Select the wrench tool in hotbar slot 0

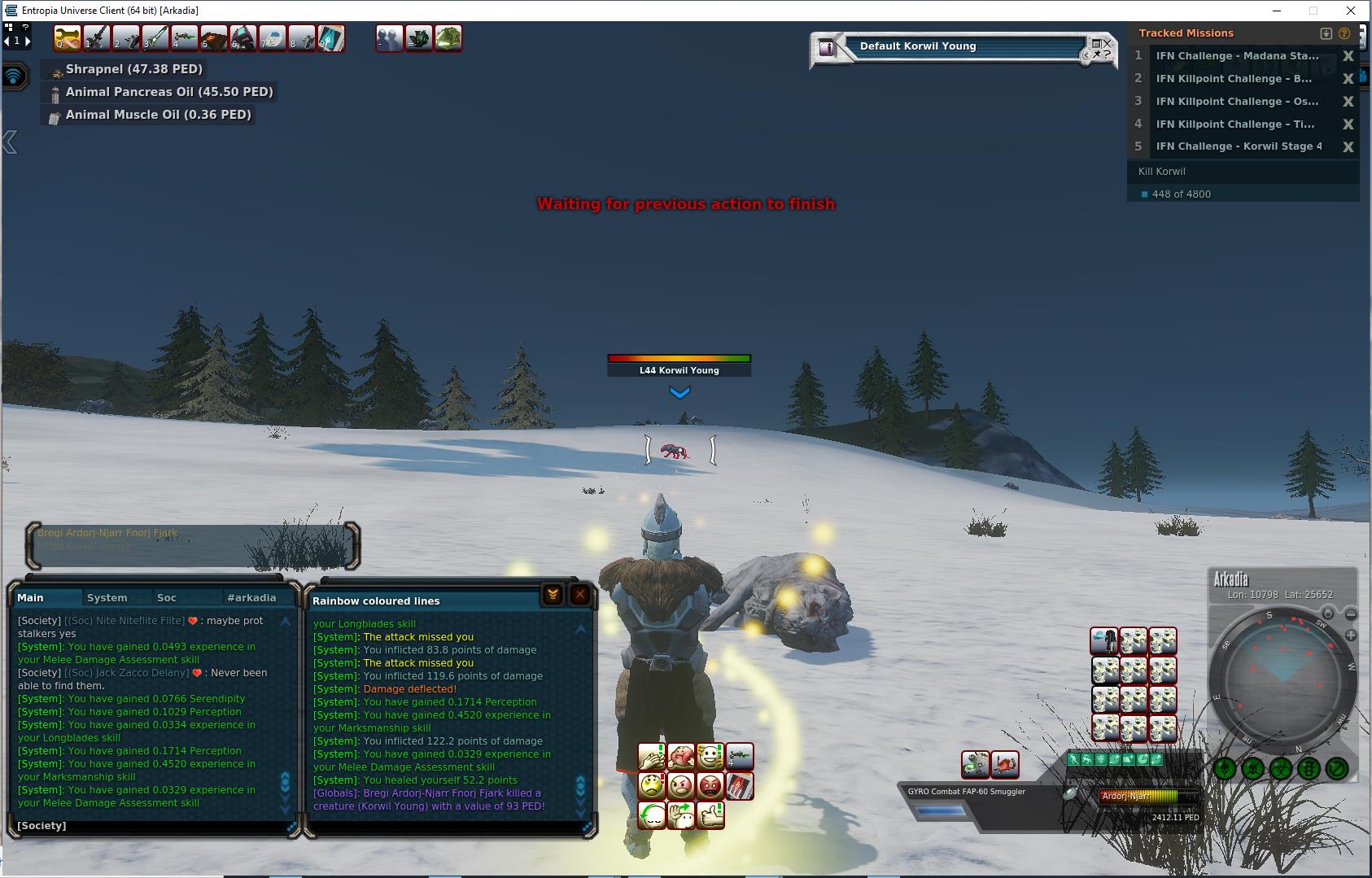click(x=68, y=38)
